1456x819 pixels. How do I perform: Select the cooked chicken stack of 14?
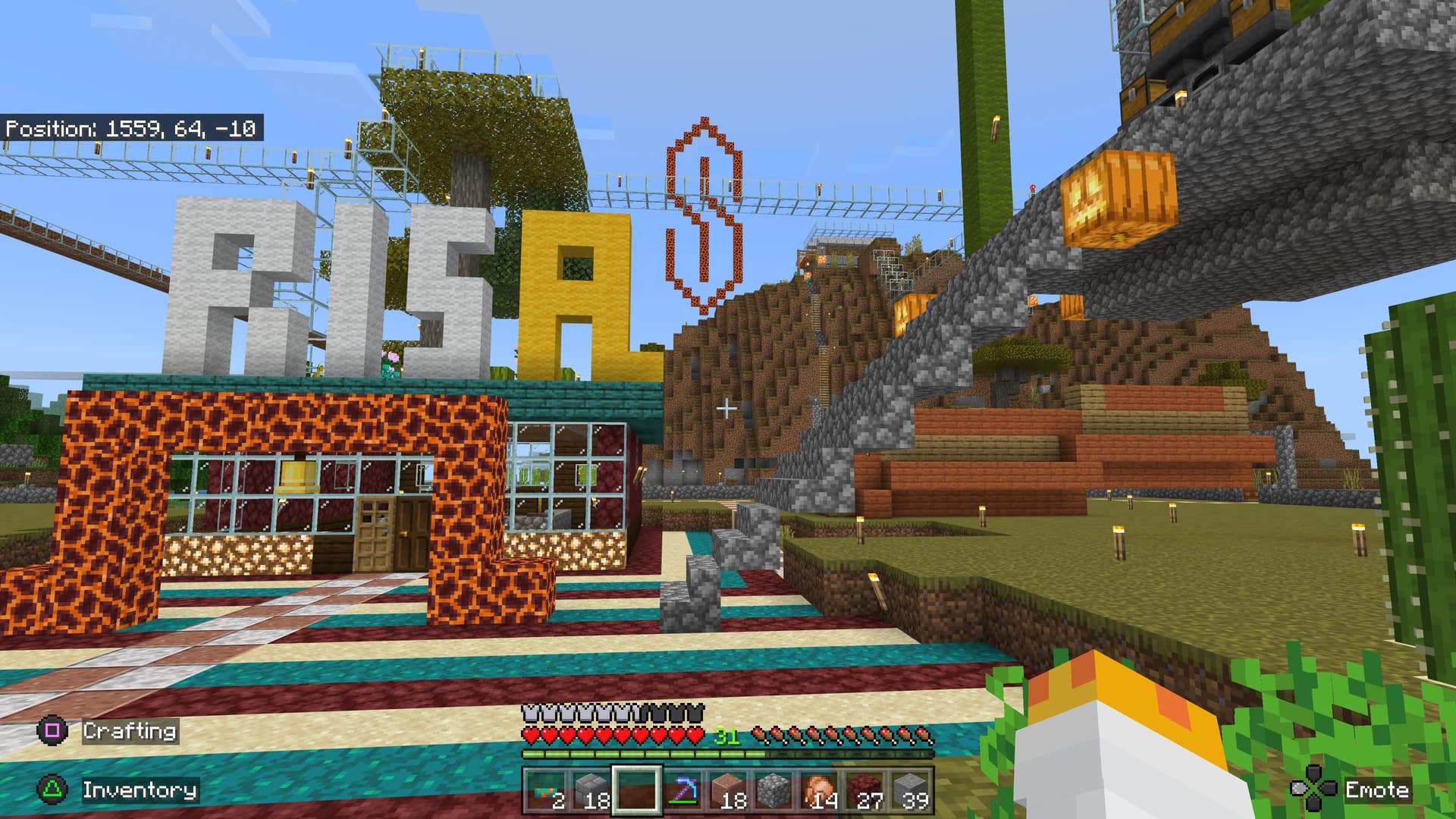coord(820,790)
